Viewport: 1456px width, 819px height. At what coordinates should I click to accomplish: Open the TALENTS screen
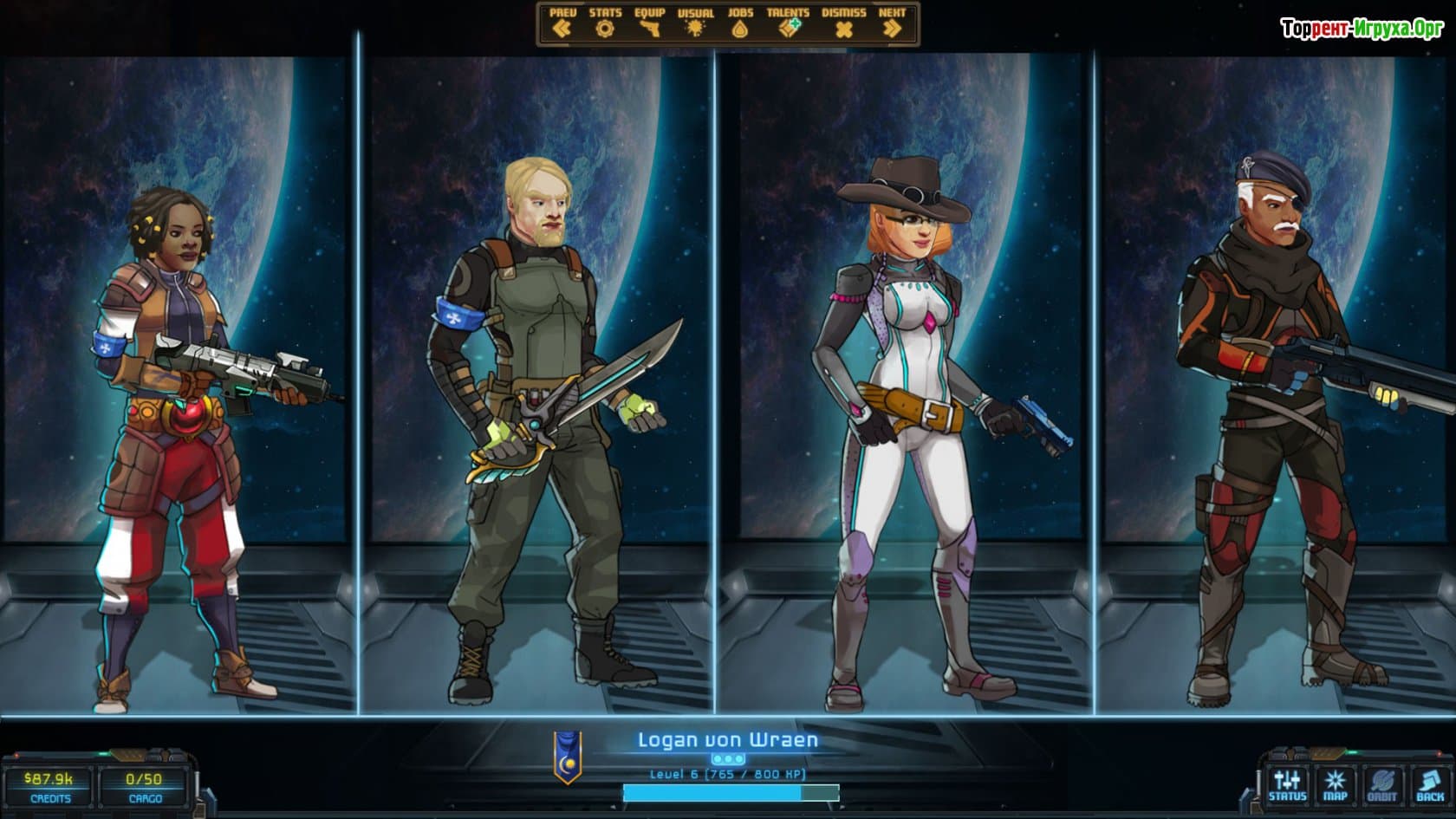click(788, 23)
